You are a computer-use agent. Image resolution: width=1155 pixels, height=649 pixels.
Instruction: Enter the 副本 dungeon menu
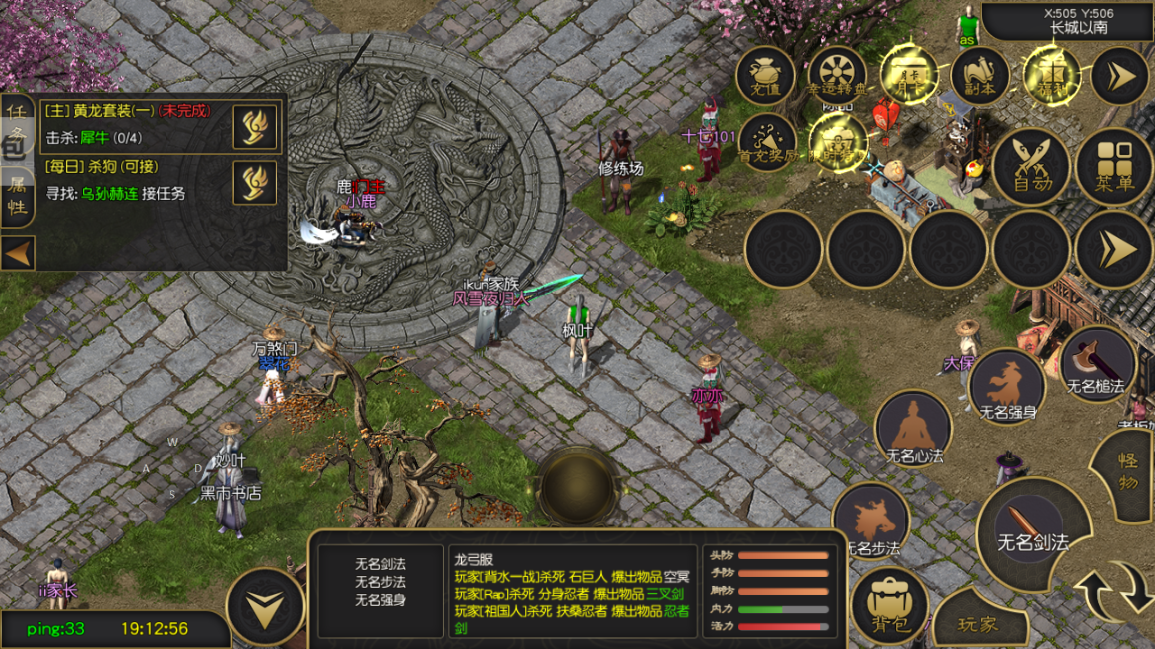point(979,75)
